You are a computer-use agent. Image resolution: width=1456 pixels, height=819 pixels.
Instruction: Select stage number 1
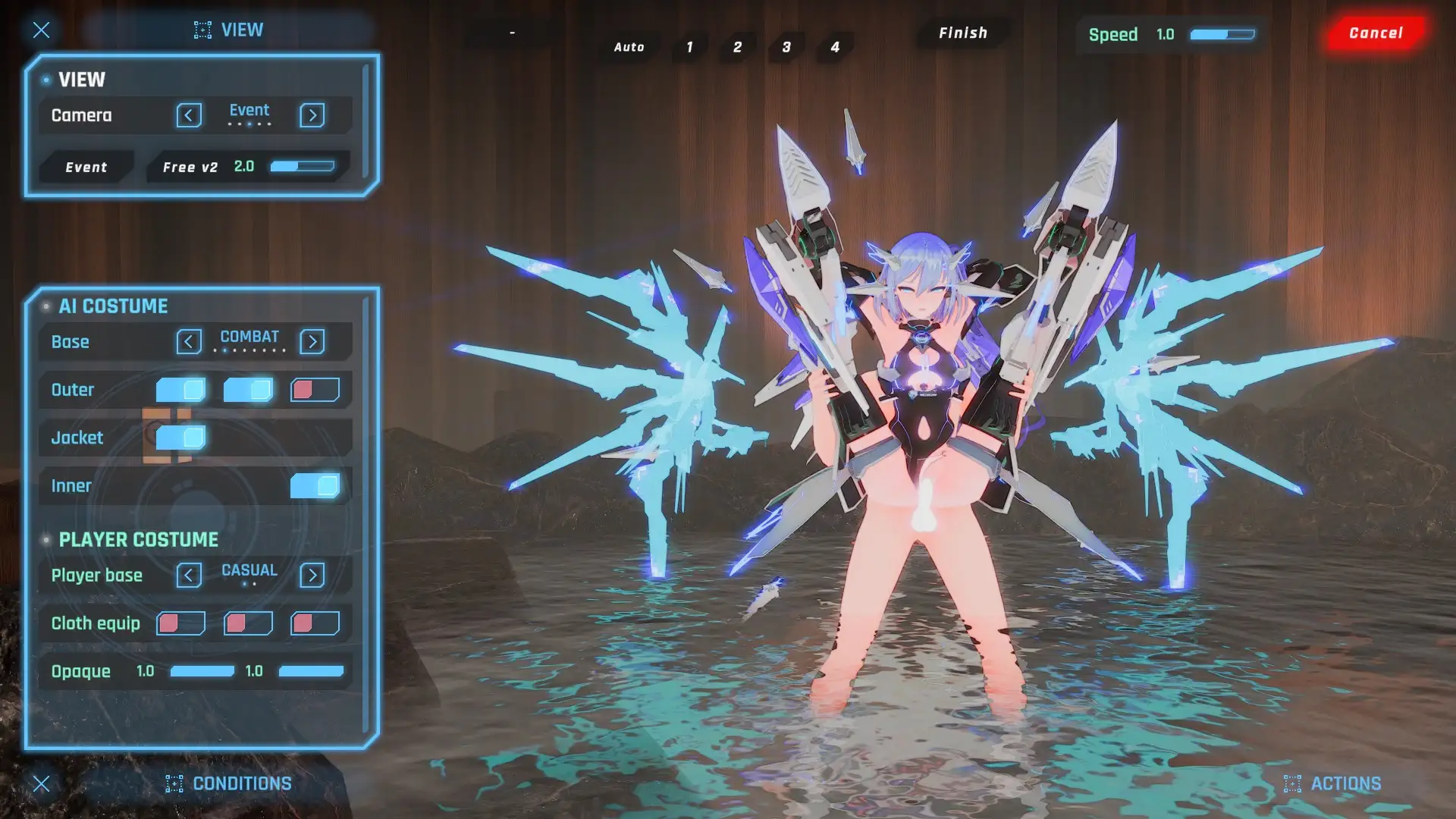coord(689,47)
